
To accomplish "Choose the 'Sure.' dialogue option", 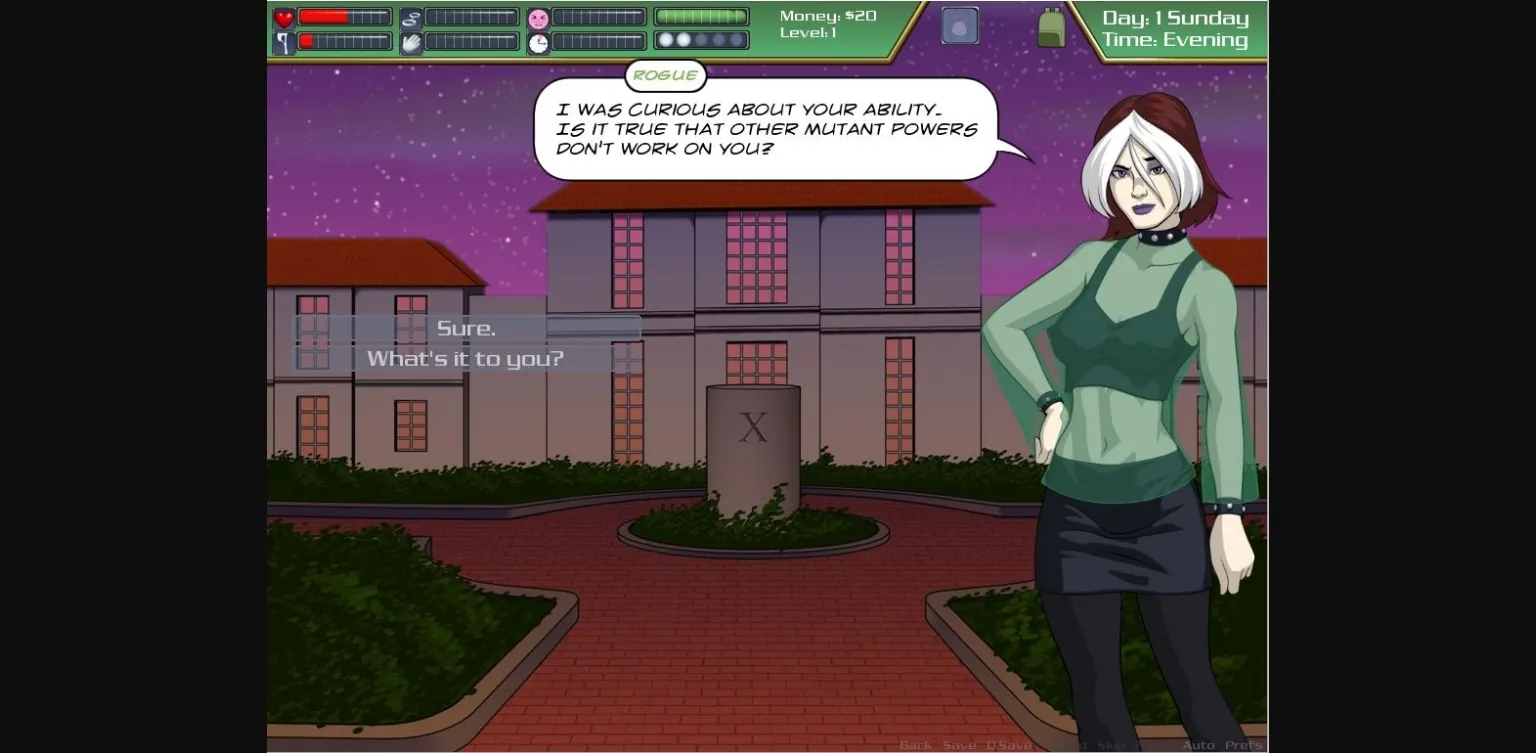I will pyautogui.click(x=465, y=328).
